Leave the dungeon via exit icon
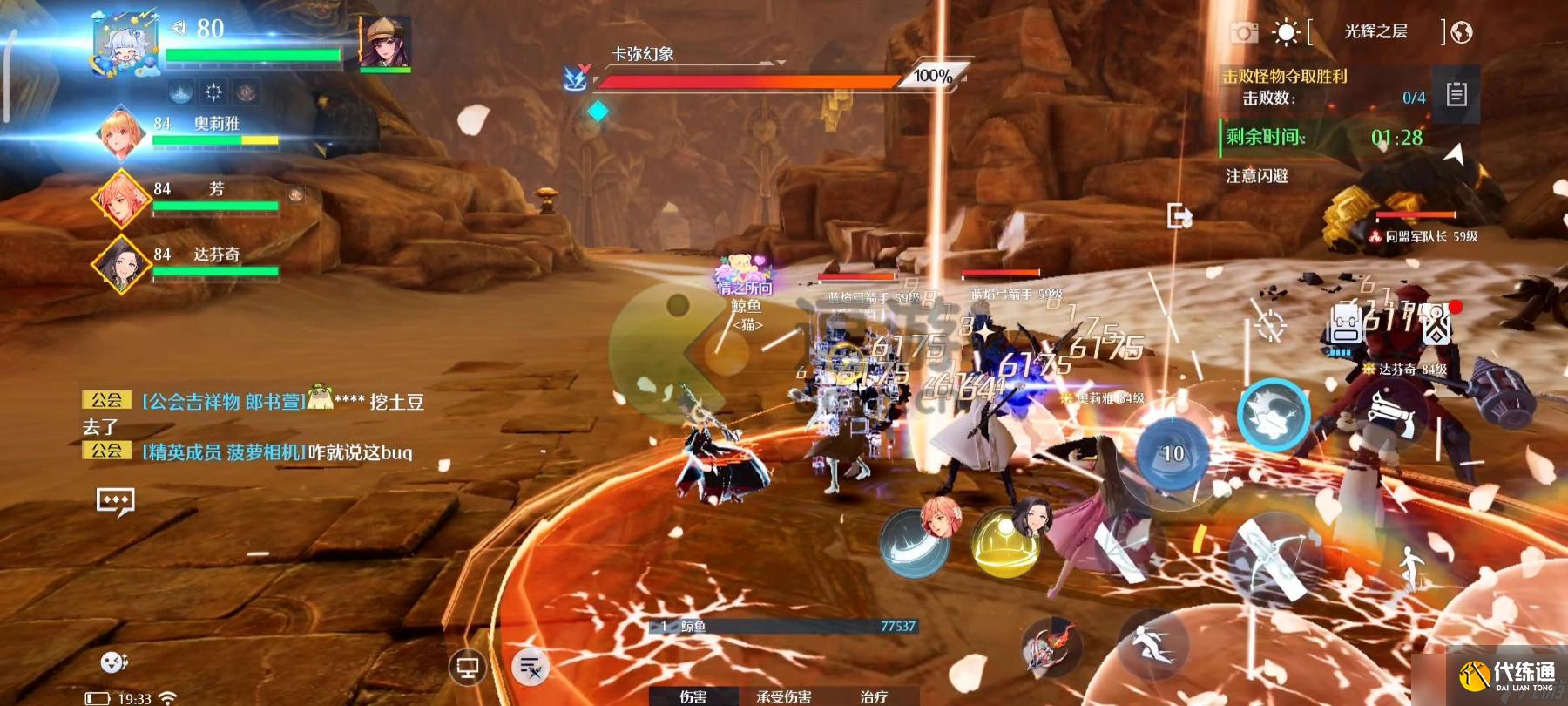 click(x=1179, y=215)
